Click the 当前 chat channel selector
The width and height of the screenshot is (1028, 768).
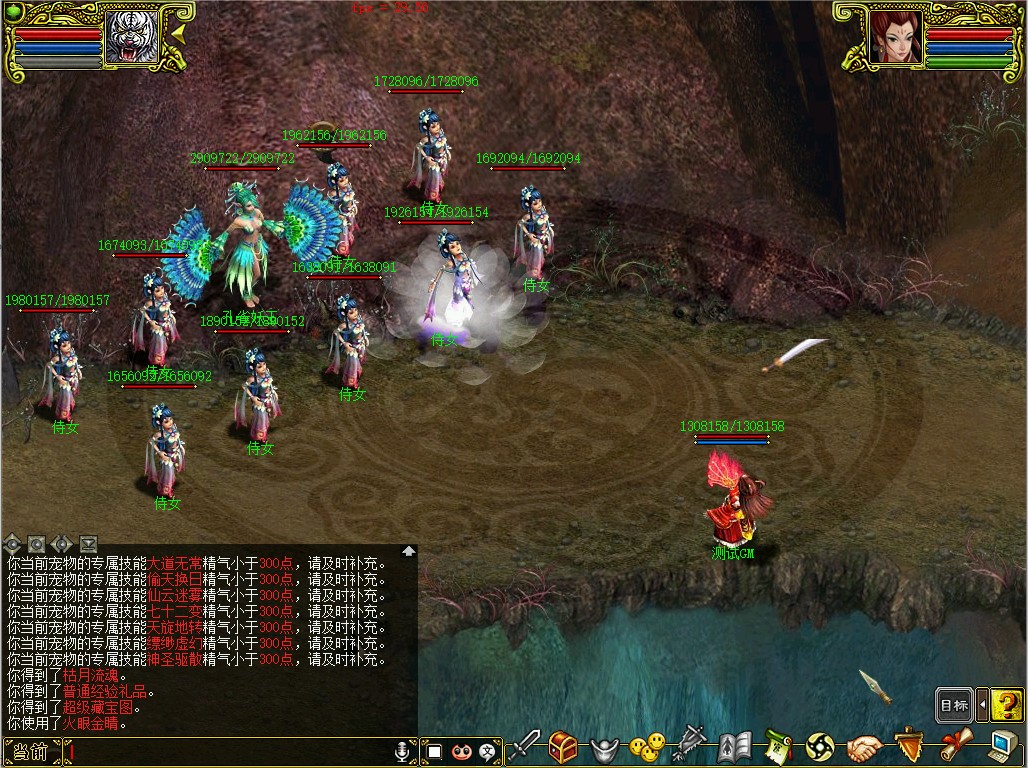coord(32,750)
